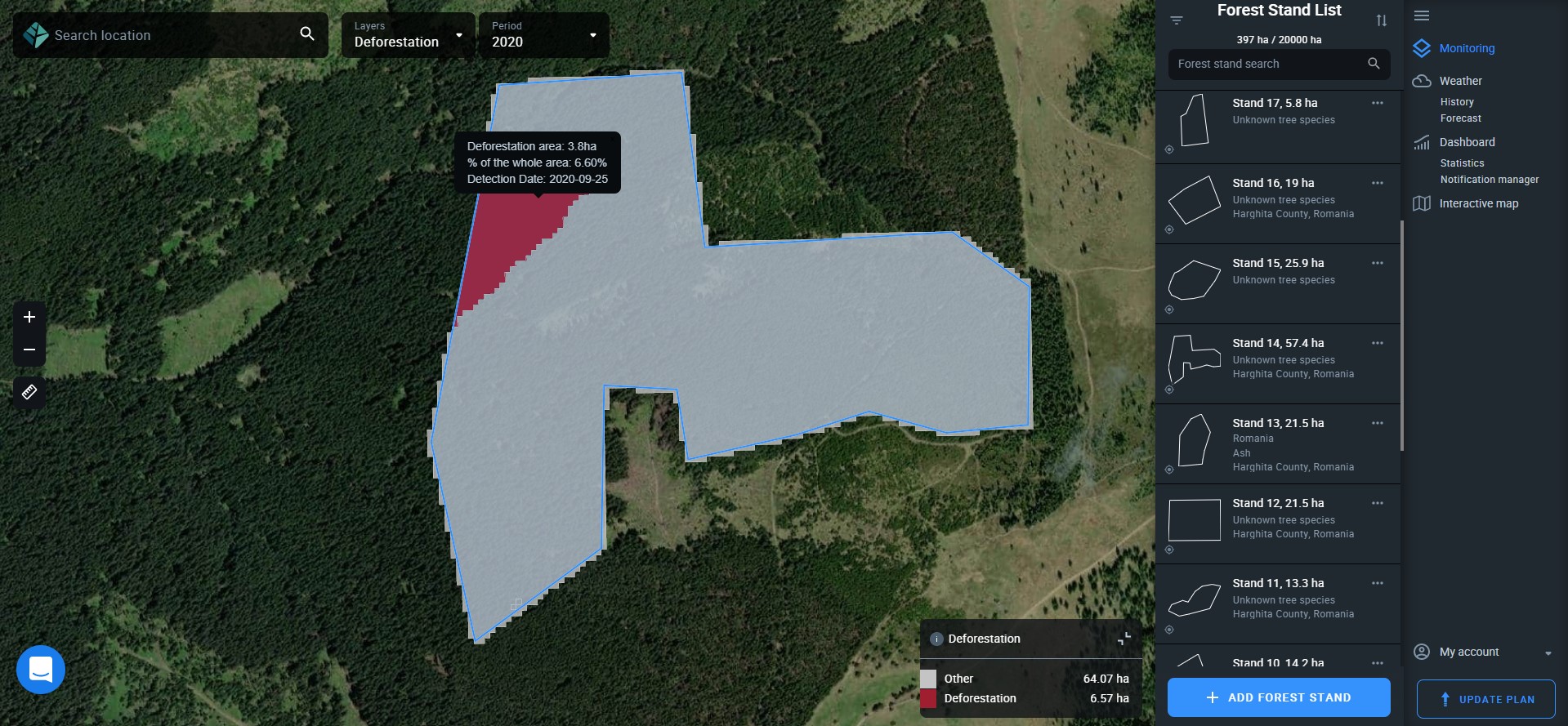
Task: Open Weather via the cloud icon
Action: pos(1421,80)
